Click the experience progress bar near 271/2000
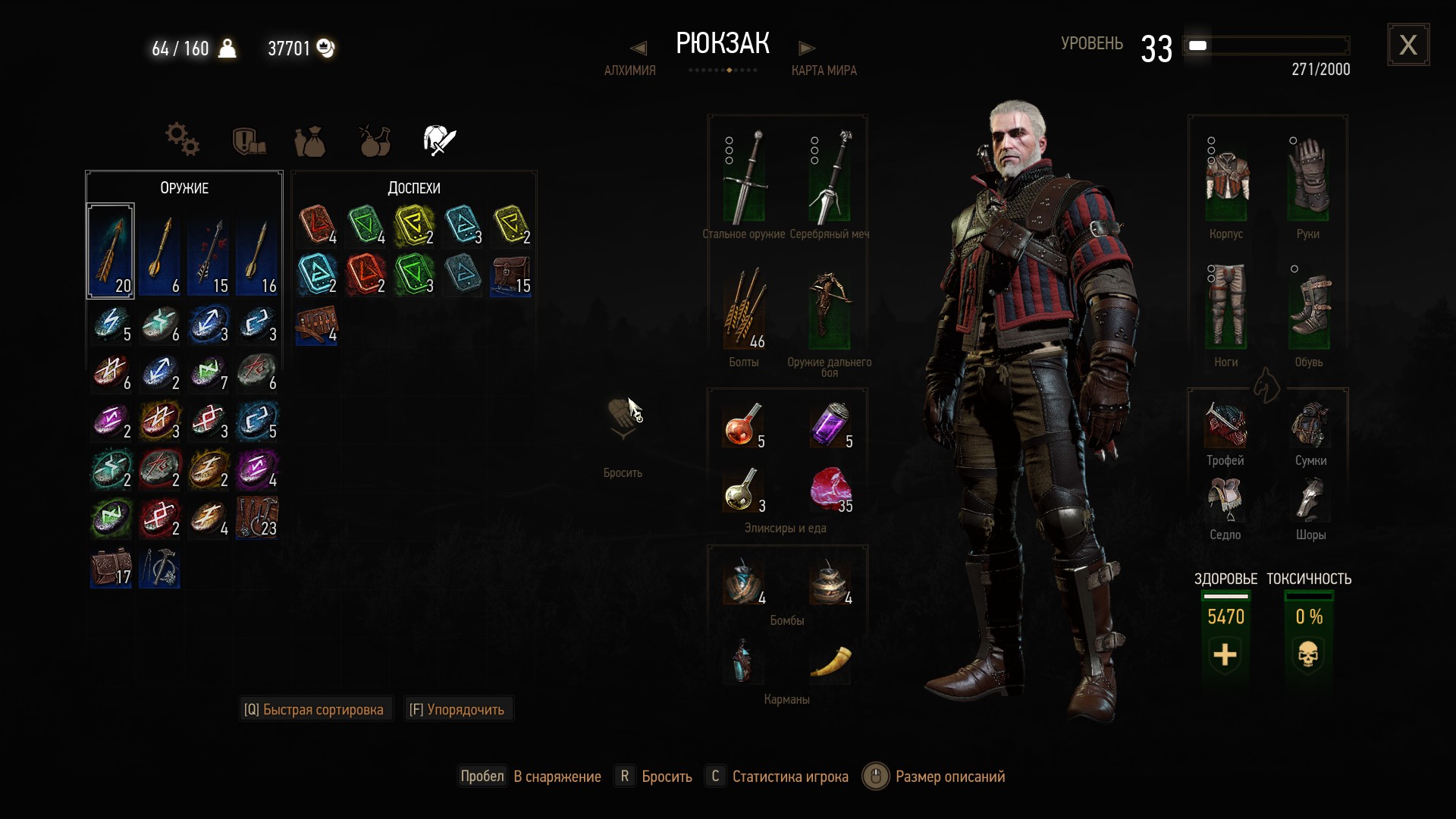The image size is (1456, 819). tap(1266, 45)
